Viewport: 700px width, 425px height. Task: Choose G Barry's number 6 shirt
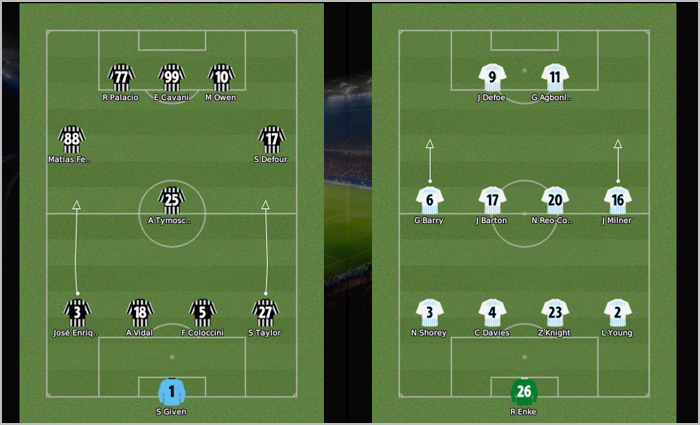point(430,200)
